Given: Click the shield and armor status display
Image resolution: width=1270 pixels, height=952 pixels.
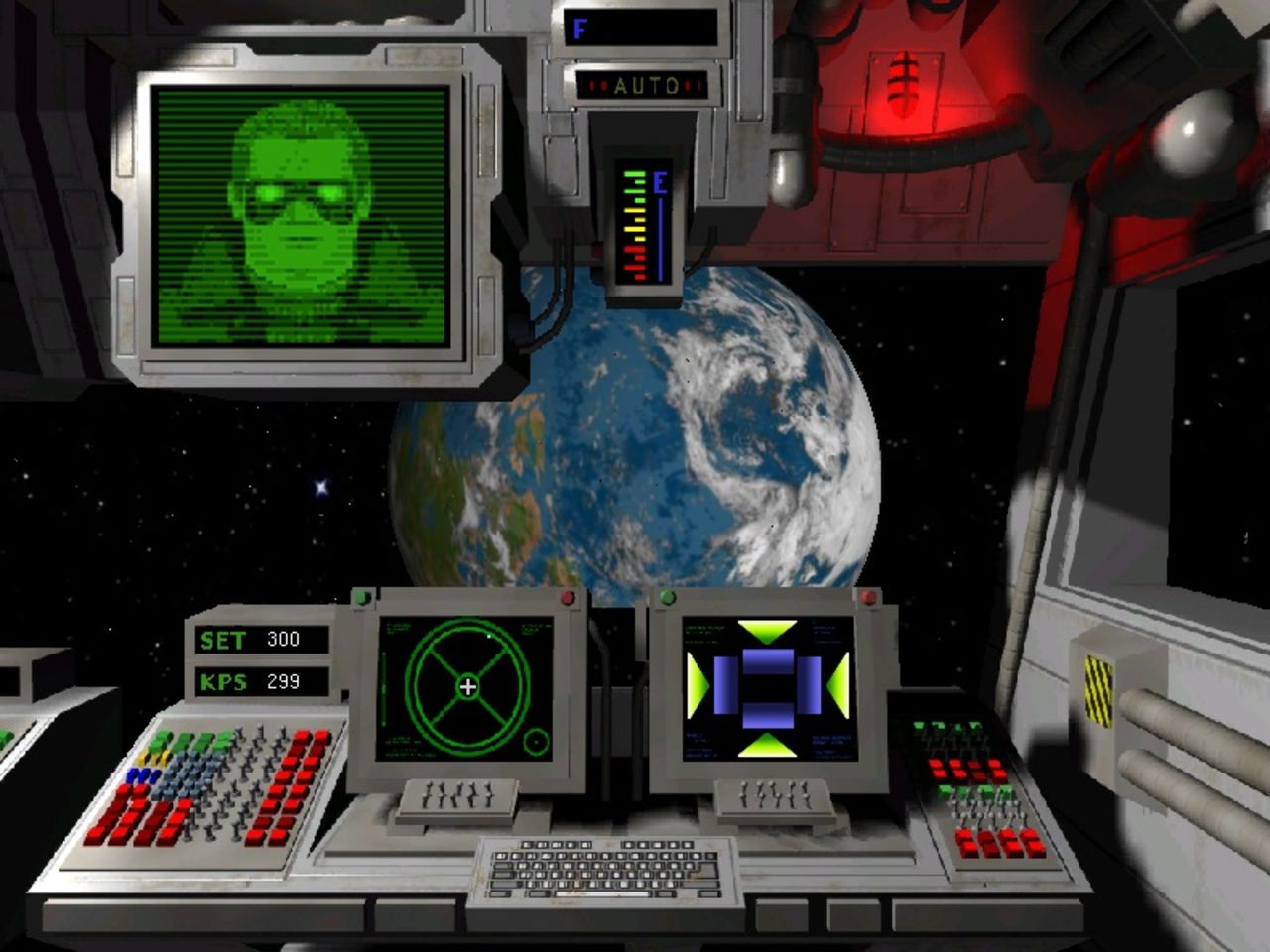Looking at the screenshot, I should pos(768,687).
